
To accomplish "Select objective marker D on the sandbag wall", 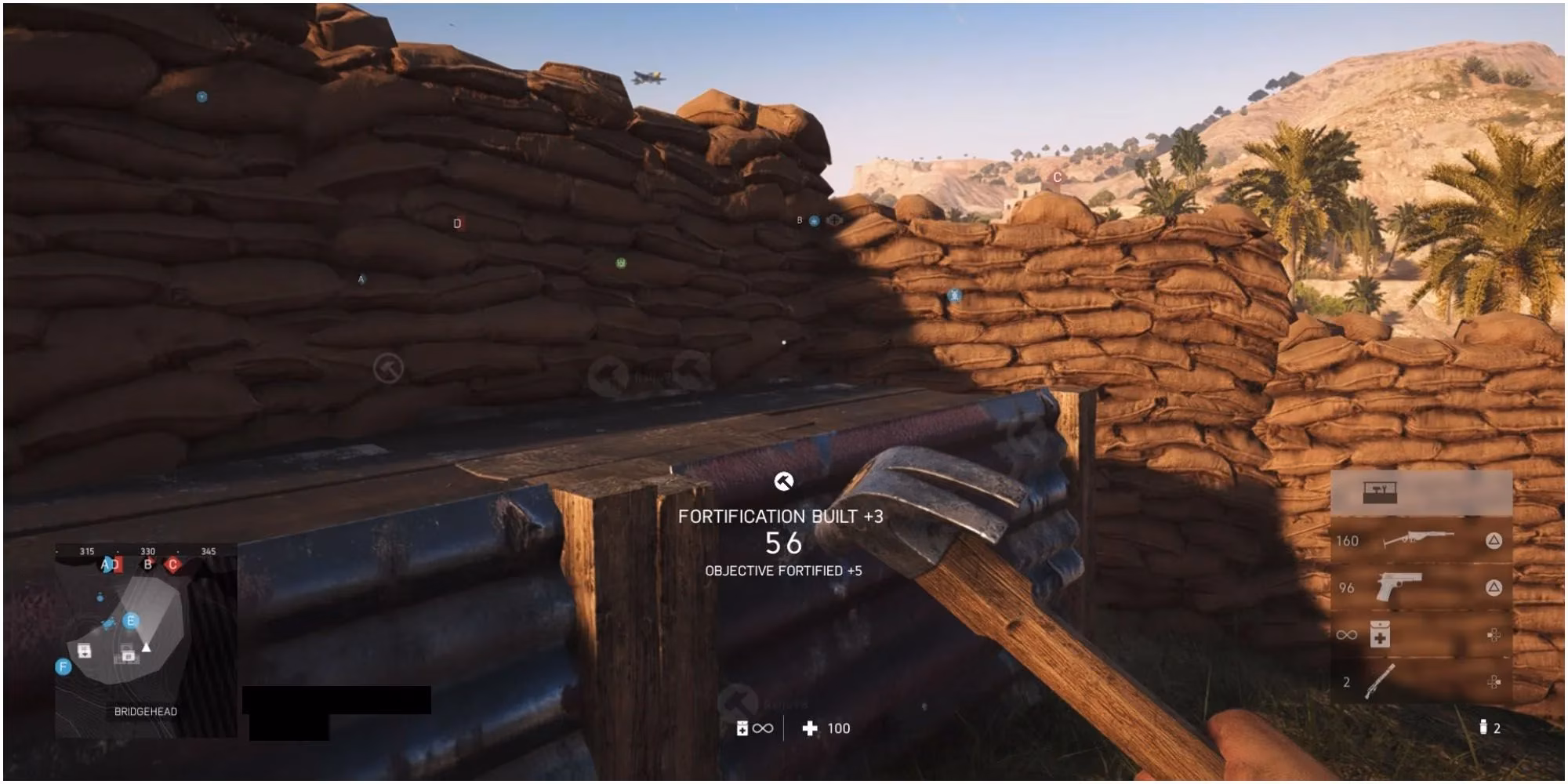I will [x=456, y=222].
